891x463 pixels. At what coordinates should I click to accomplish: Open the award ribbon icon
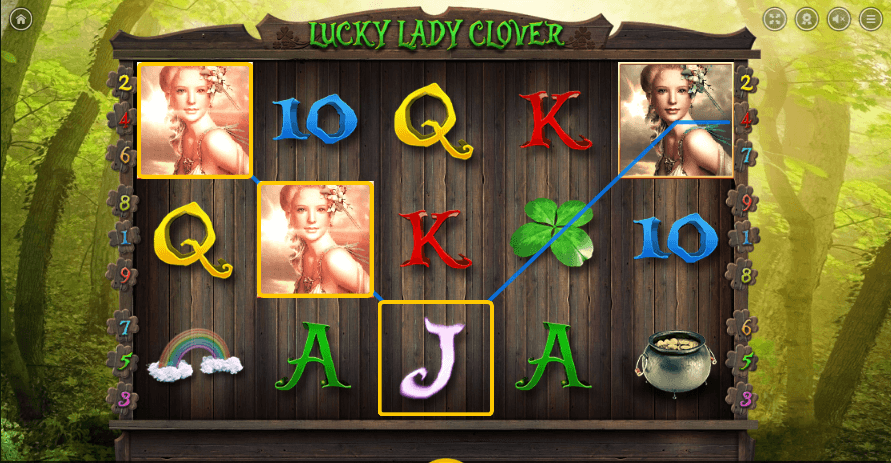807,19
